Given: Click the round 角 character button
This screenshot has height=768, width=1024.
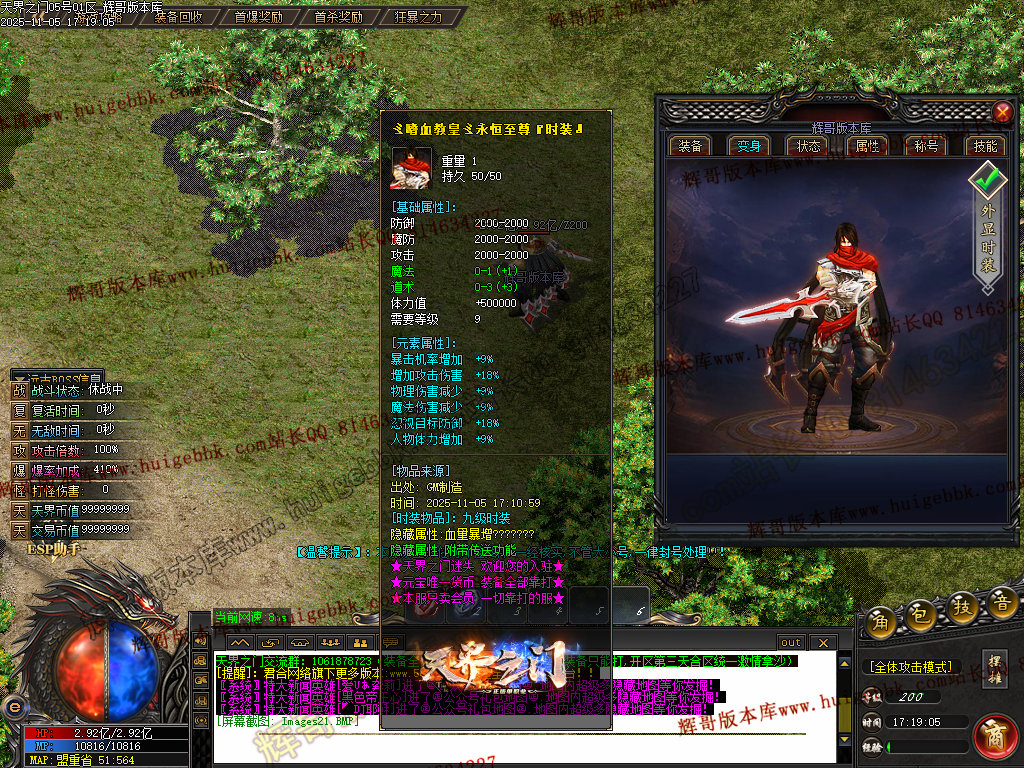Looking at the screenshot, I should (881, 621).
